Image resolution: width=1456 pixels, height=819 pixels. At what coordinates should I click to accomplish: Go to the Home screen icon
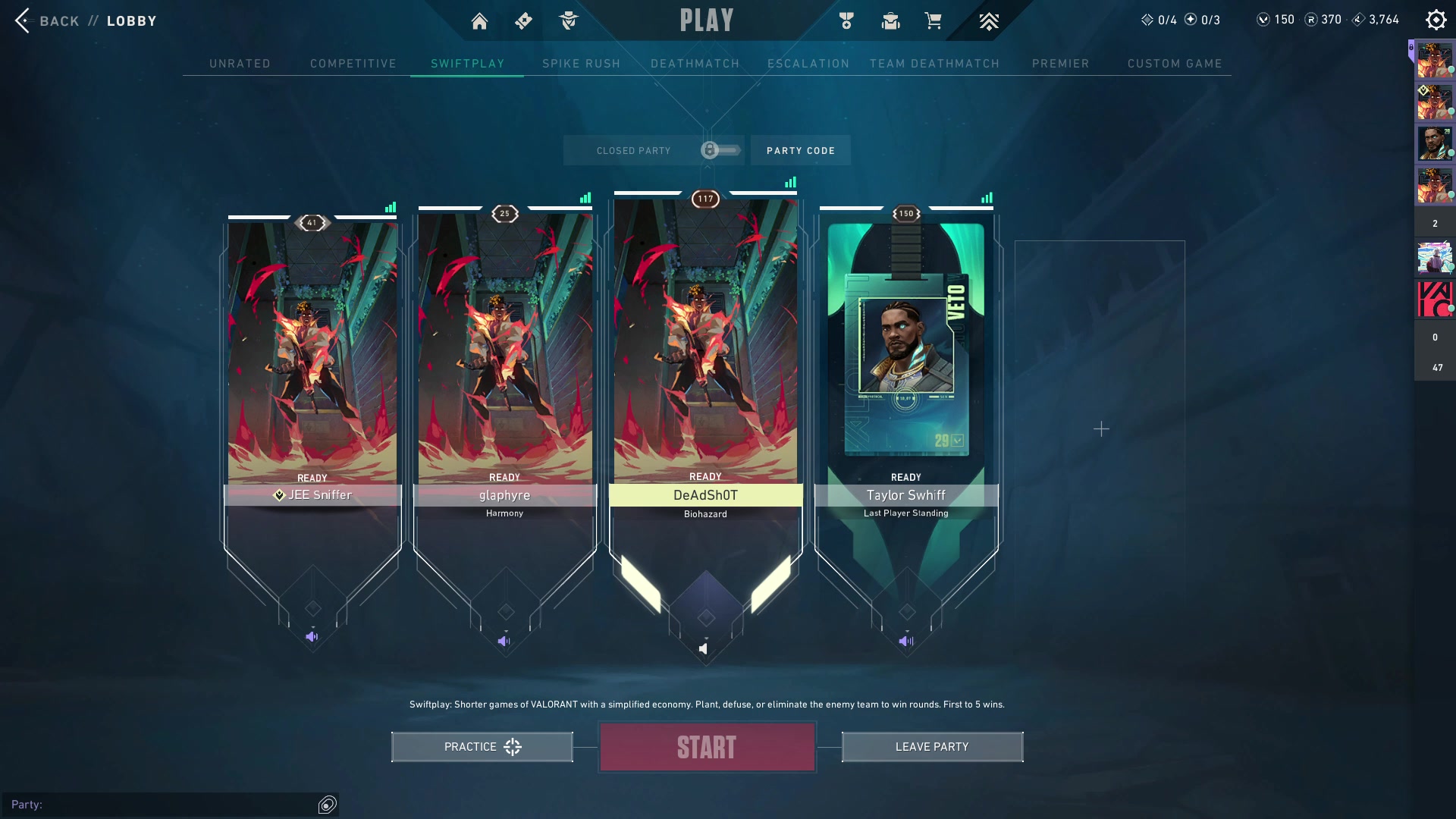click(x=479, y=21)
